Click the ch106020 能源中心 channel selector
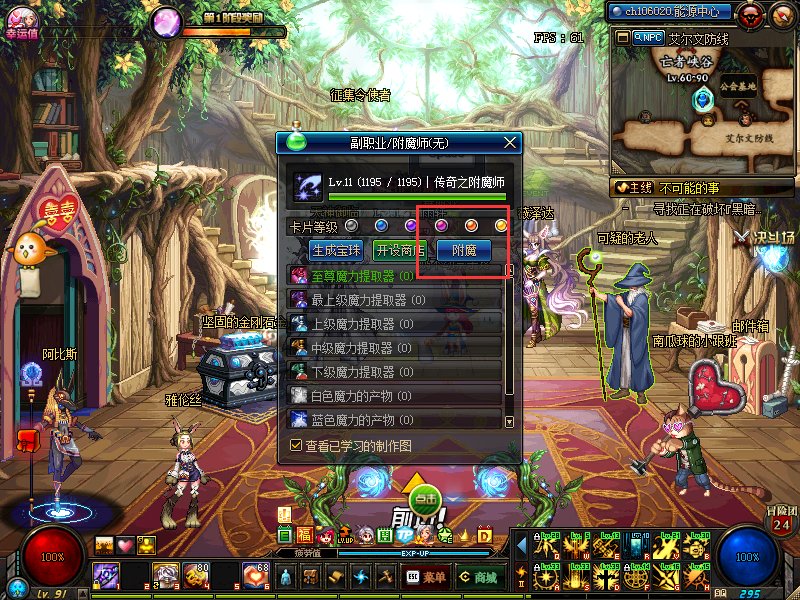The height and width of the screenshot is (600, 800). coord(671,12)
